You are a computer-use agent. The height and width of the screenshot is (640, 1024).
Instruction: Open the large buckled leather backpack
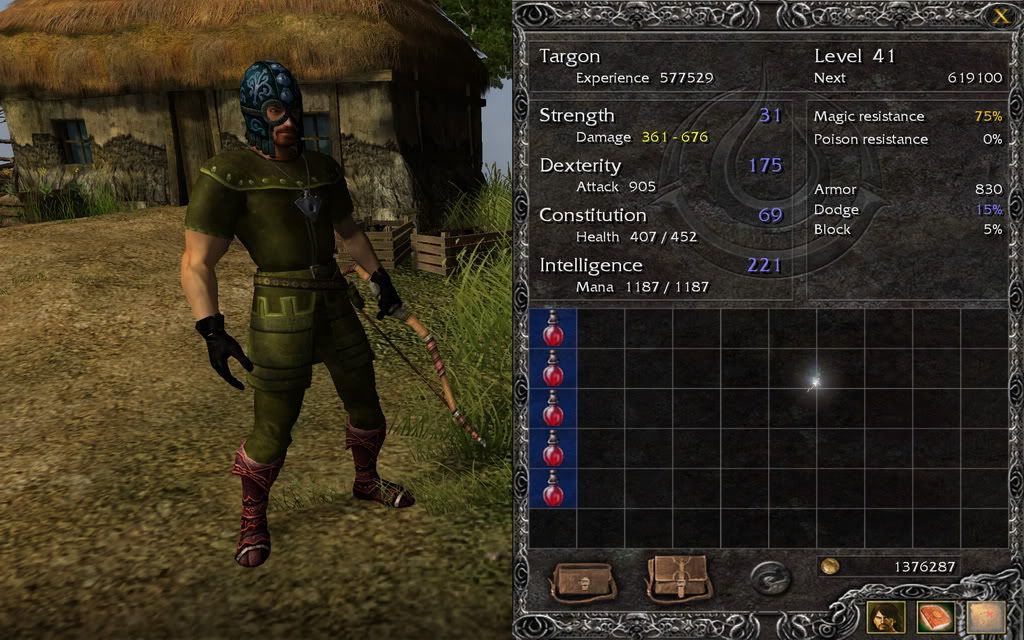click(x=678, y=577)
